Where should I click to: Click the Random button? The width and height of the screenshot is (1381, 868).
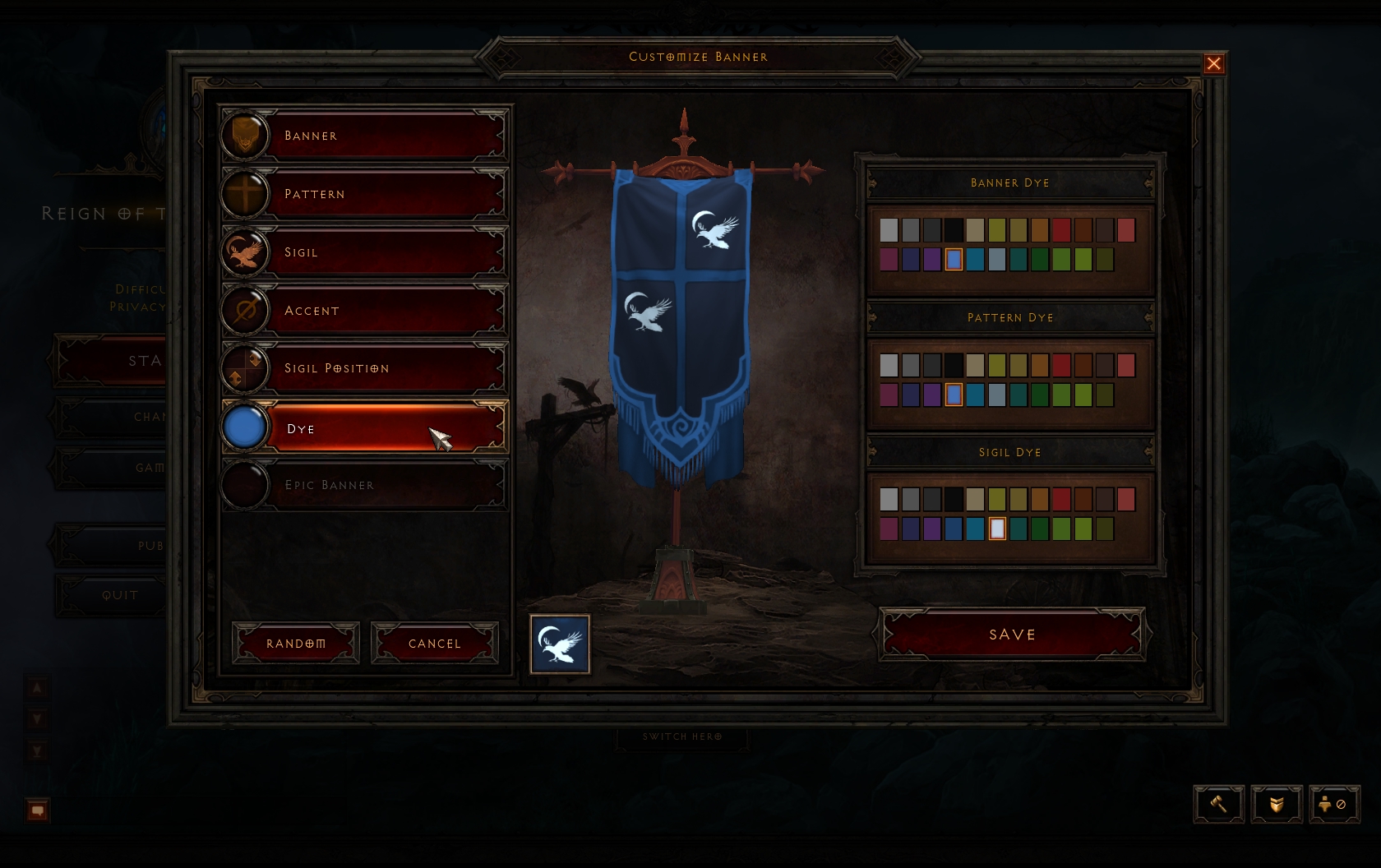point(296,644)
